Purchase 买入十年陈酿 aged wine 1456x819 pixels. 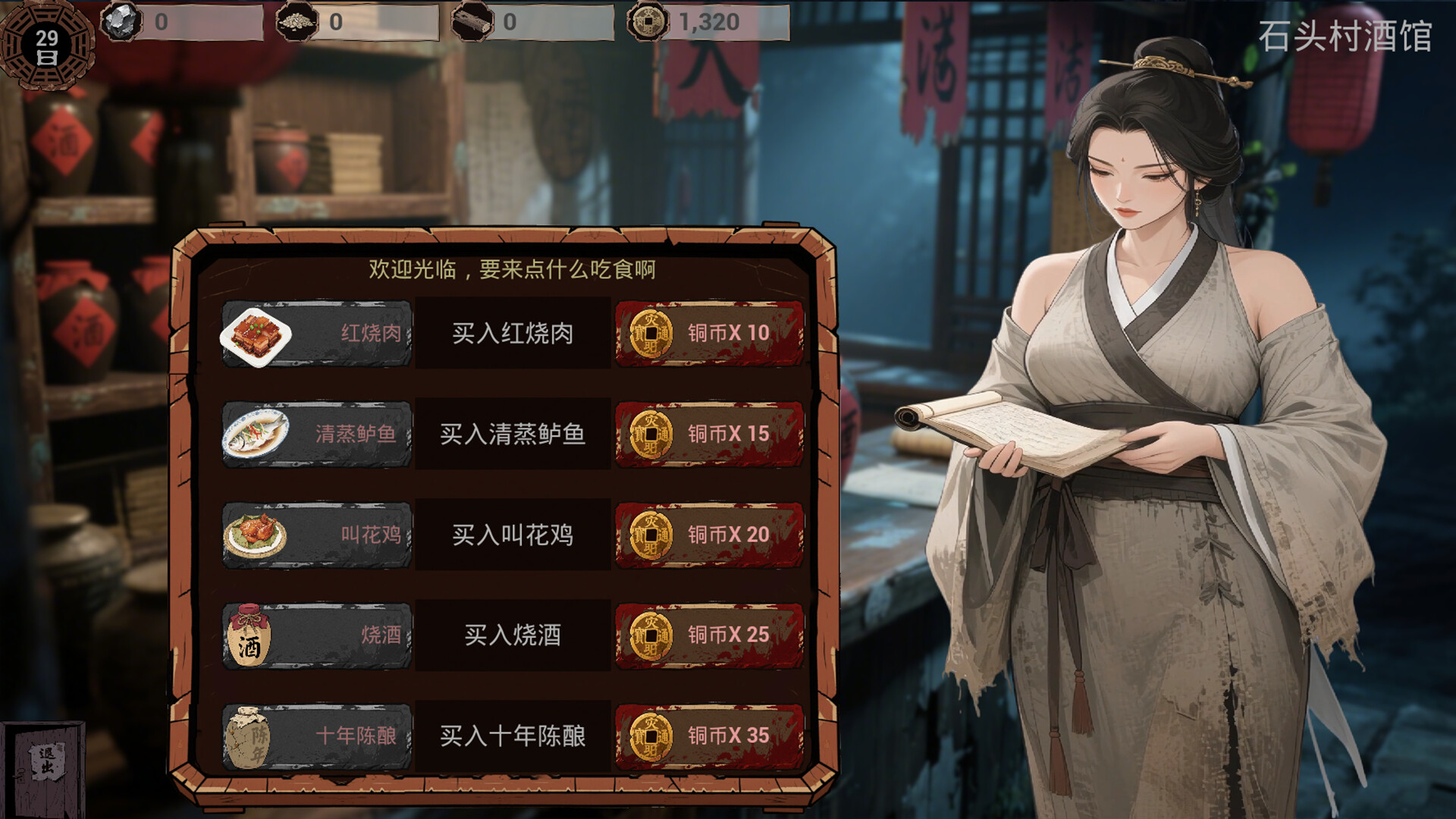click(x=512, y=734)
